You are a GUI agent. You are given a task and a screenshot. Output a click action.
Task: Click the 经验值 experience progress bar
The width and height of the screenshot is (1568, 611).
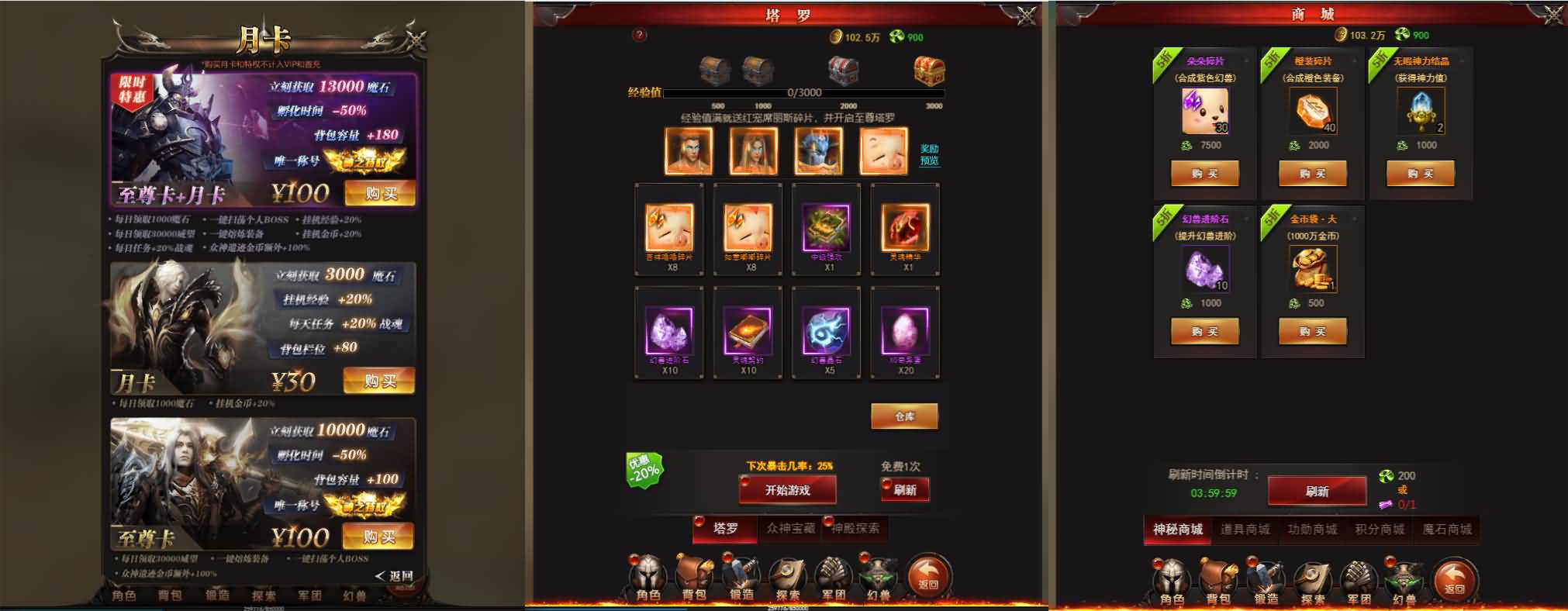[806, 93]
